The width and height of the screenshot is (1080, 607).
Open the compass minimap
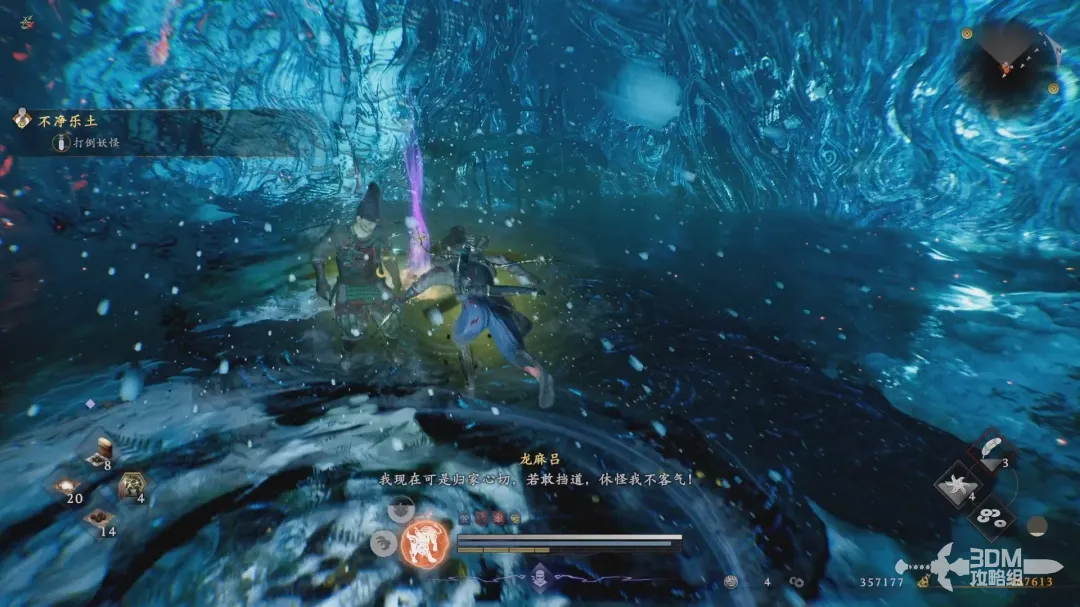(x=1005, y=66)
